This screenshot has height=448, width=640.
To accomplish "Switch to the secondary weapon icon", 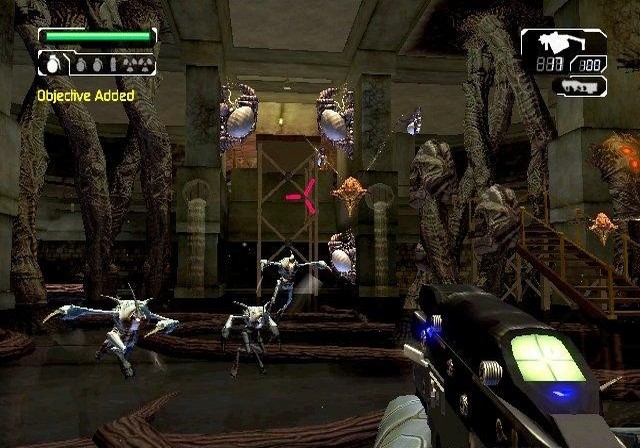I will (578, 87).
